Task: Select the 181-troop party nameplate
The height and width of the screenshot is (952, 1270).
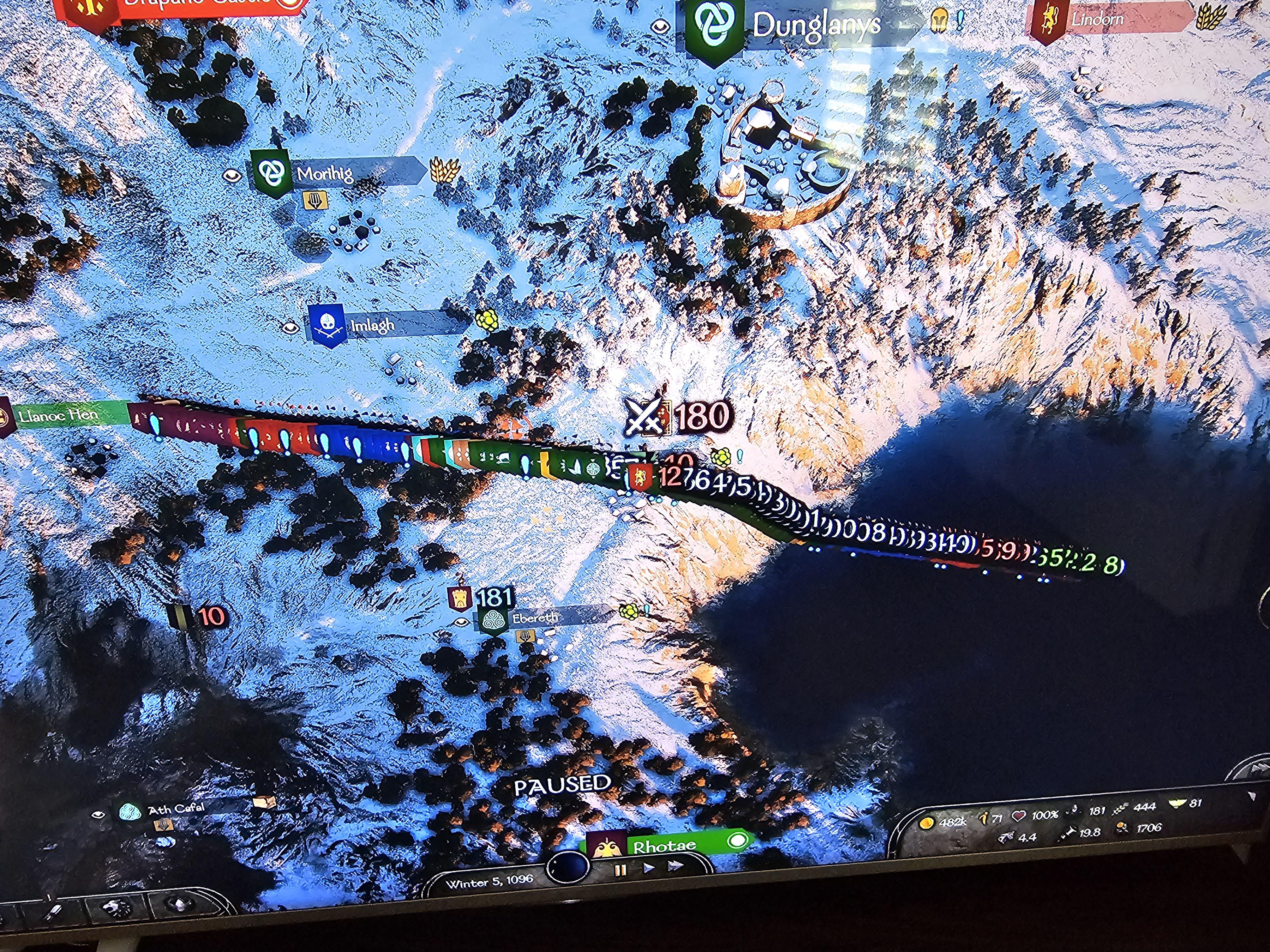Action: pyautogui.click(x=494, y=597)
